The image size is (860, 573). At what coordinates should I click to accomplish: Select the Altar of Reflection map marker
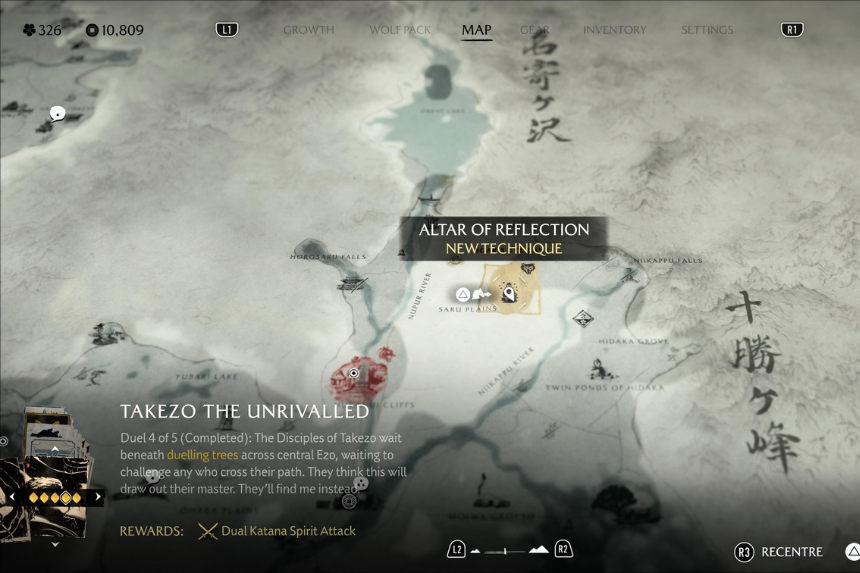(x=508, y=293)
